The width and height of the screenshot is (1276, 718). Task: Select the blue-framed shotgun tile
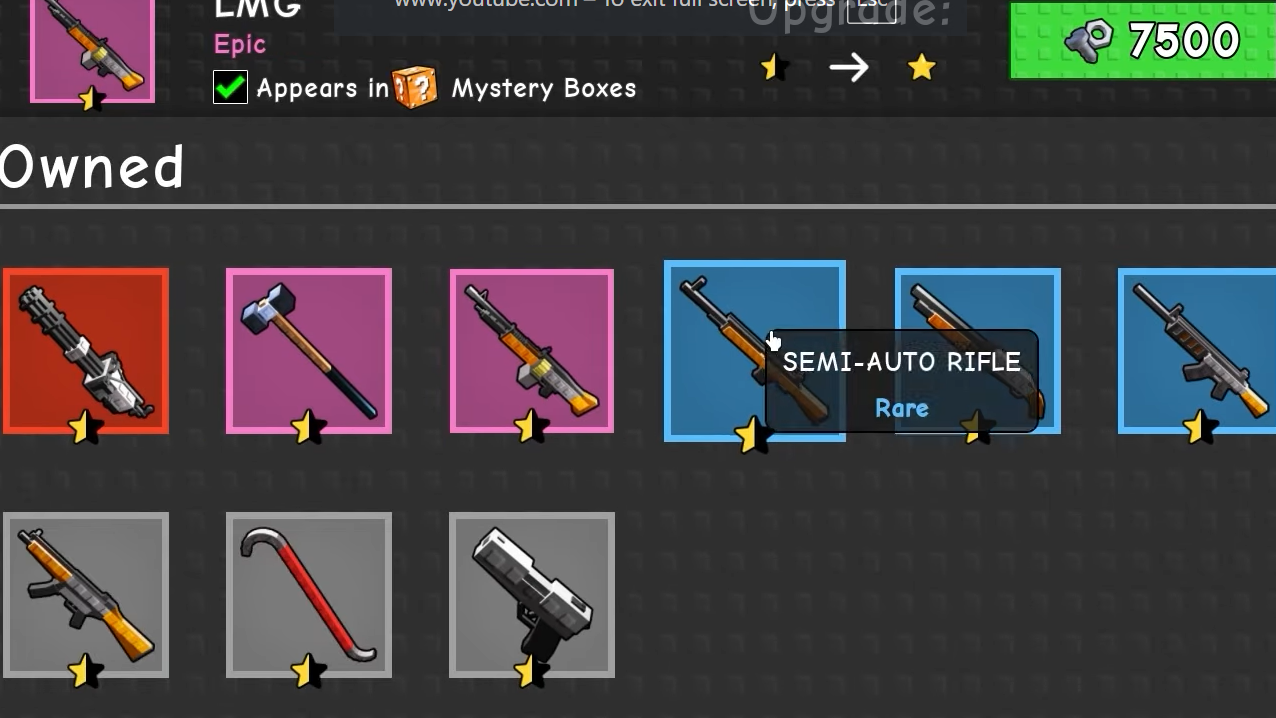977,300
